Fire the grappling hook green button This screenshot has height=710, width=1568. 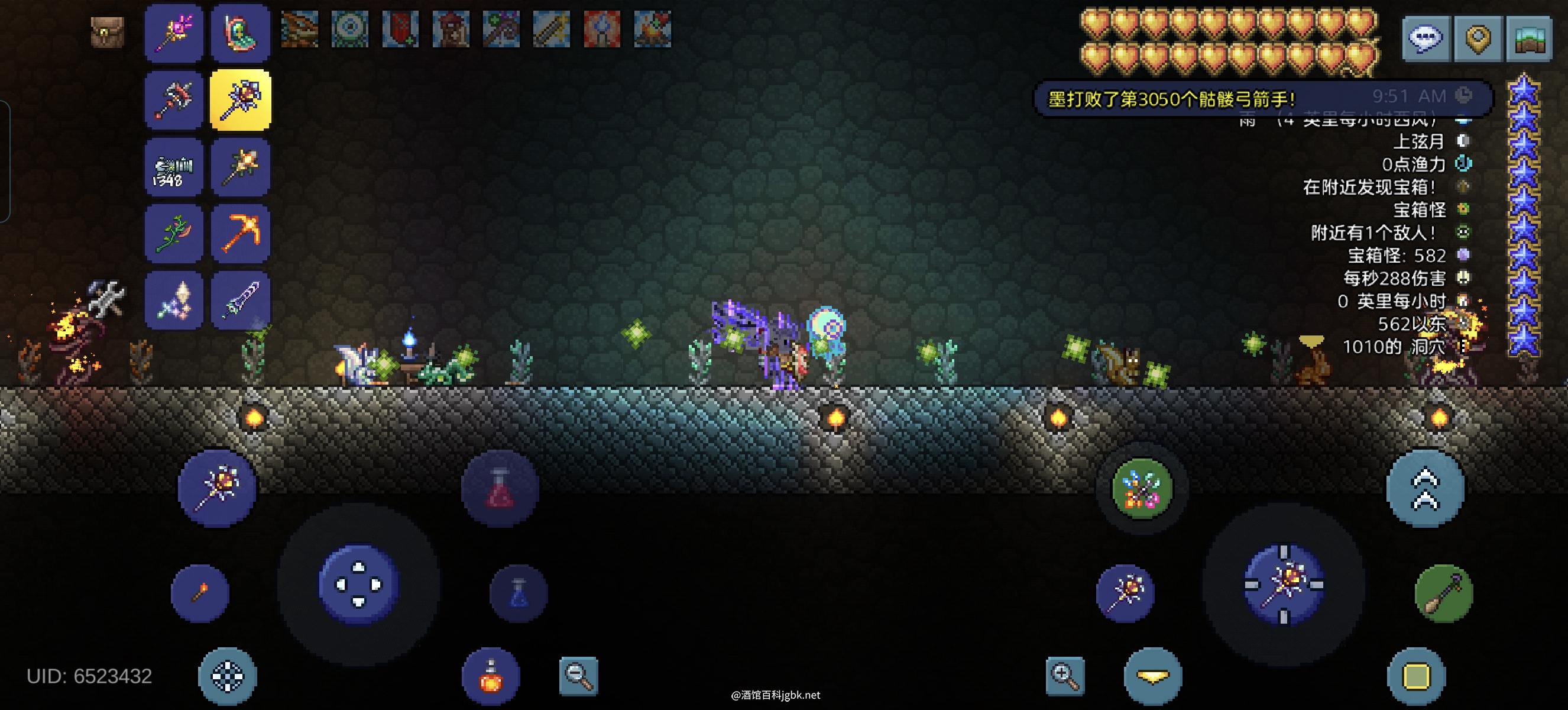[x=1443, y=593]
